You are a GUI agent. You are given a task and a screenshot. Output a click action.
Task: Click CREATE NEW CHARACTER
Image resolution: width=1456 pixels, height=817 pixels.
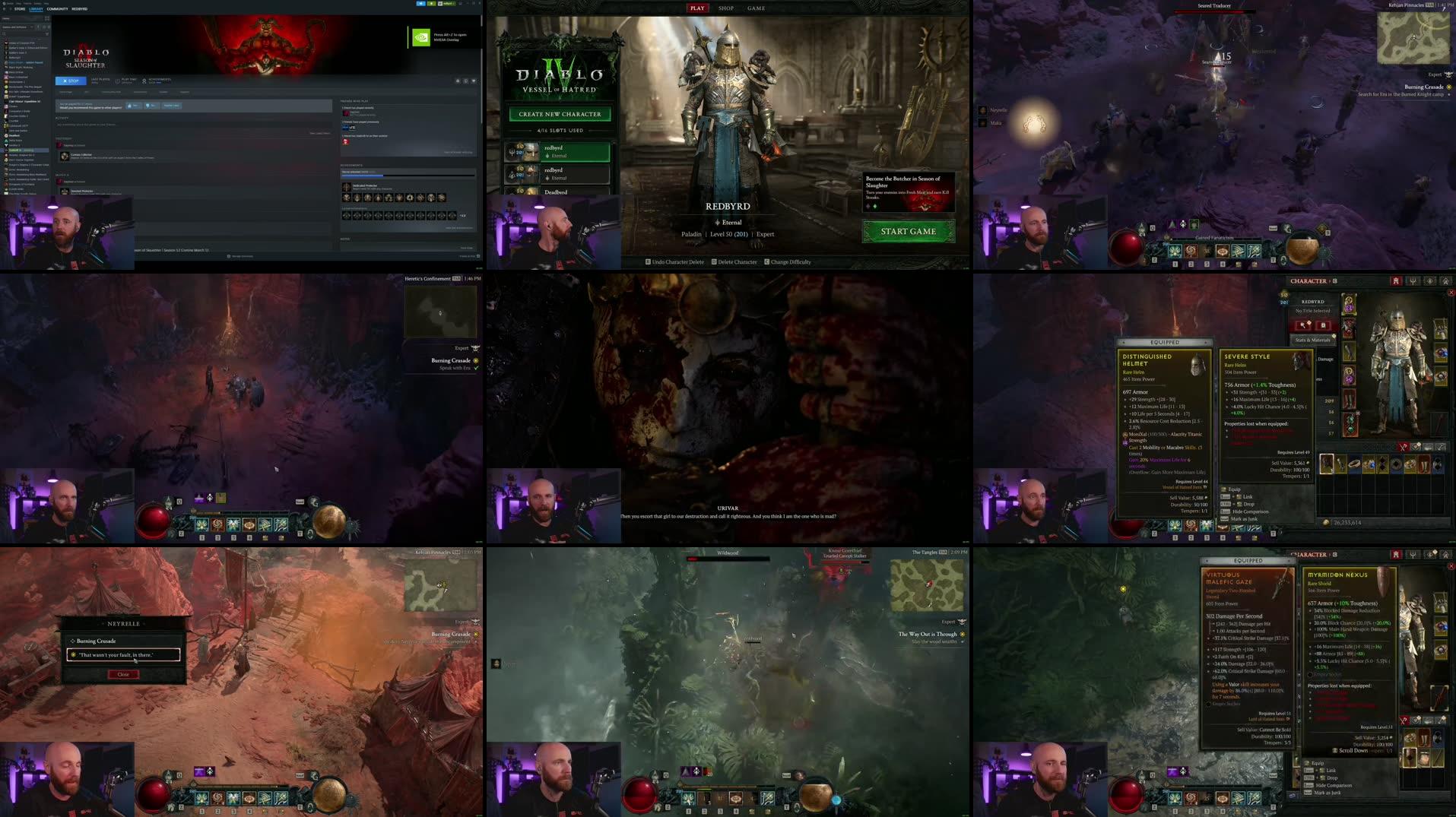click(560, 113)
